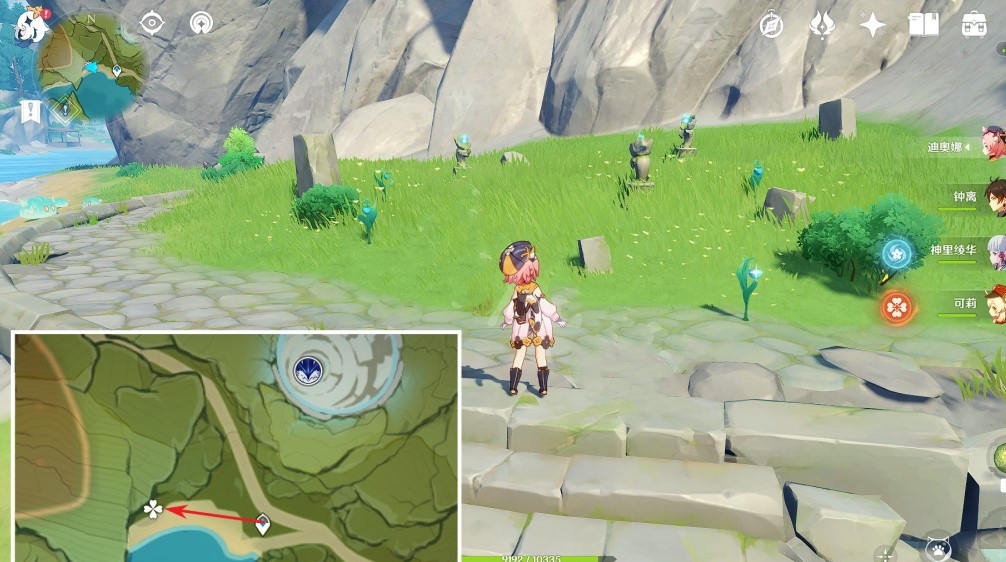The height and width of the screenshot is (562, 1006).
Task: Open the backpack inventory
Action: pyautogui.click(x=974, y=25)
